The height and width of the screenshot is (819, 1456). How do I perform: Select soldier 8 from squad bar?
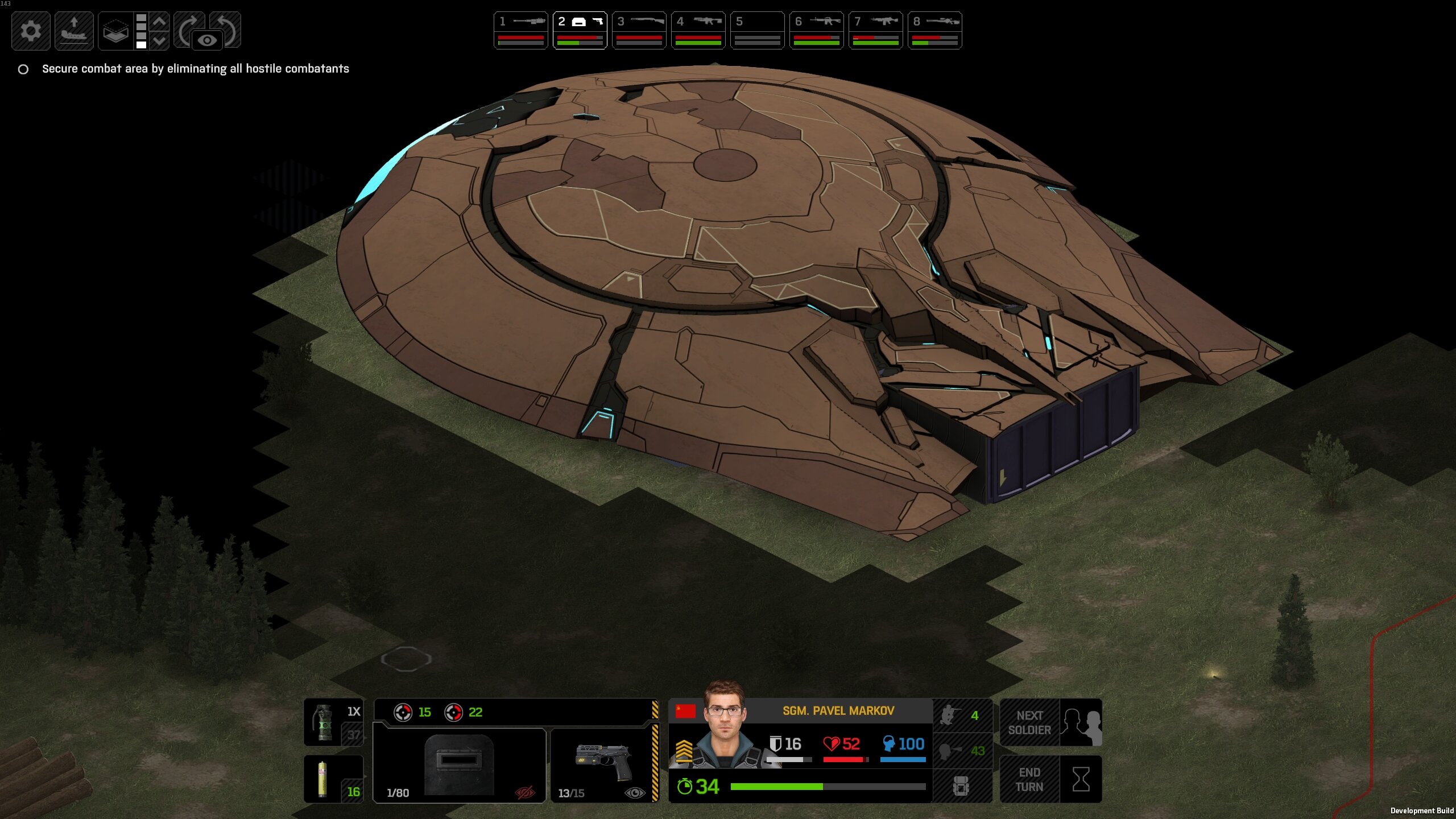pos(934,31)
